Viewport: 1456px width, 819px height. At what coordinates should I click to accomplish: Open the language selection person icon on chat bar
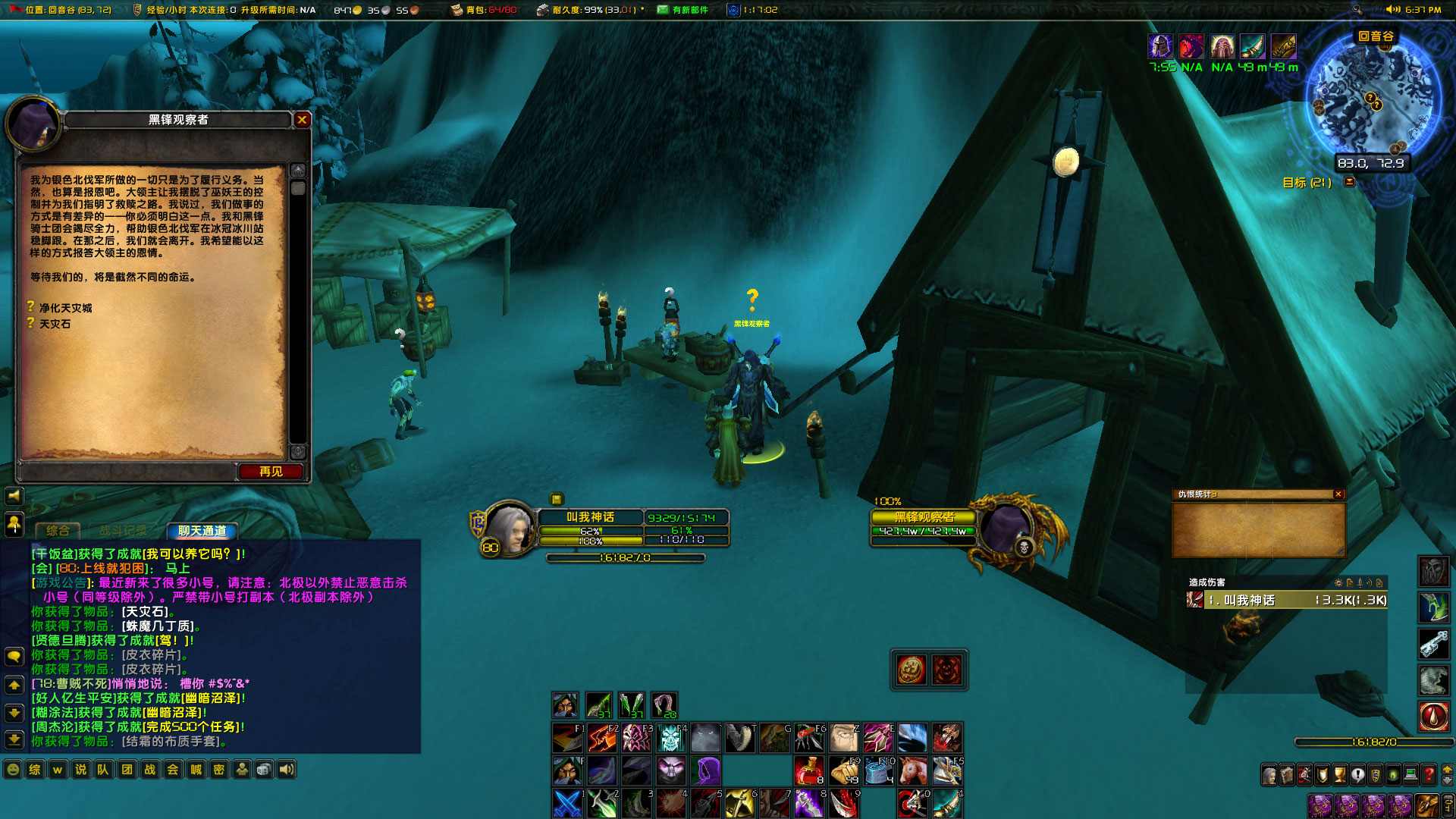[x=242, y=770]
